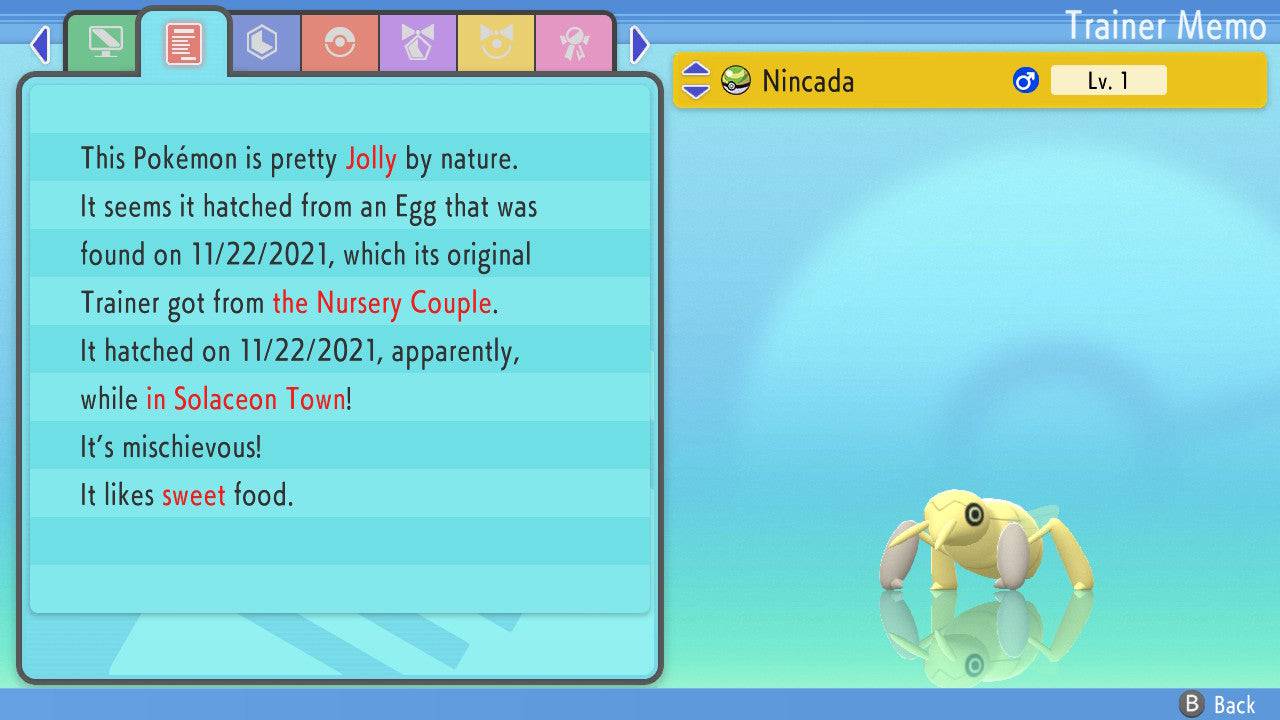
Task: Click the up/down arrows next to Nincada
Action: pos(695,81)
